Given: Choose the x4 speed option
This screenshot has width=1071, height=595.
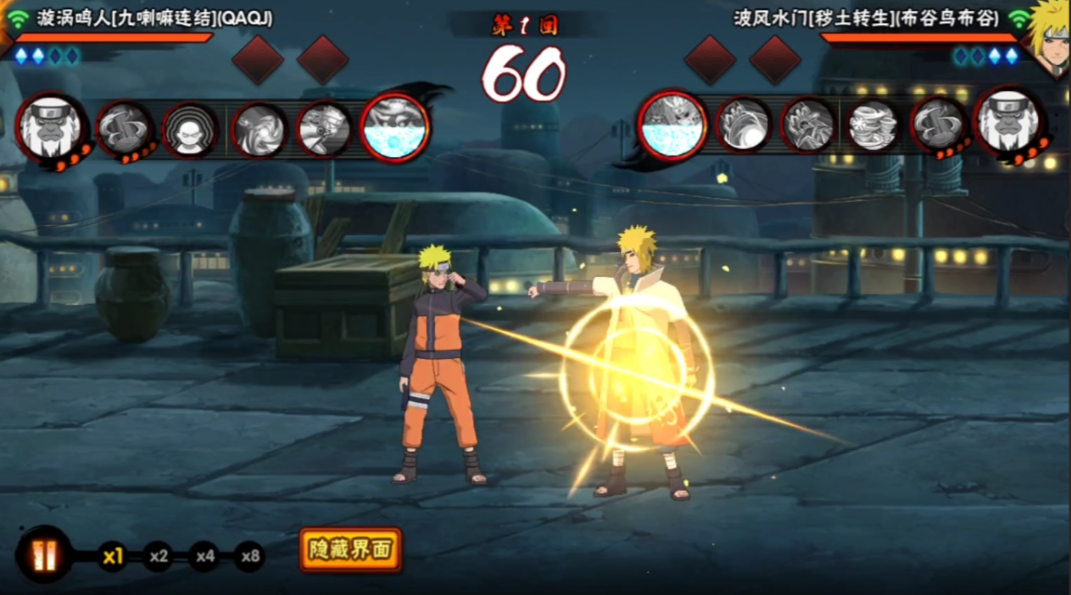Looking at the screenshot, I should click(x=204, y=556).
